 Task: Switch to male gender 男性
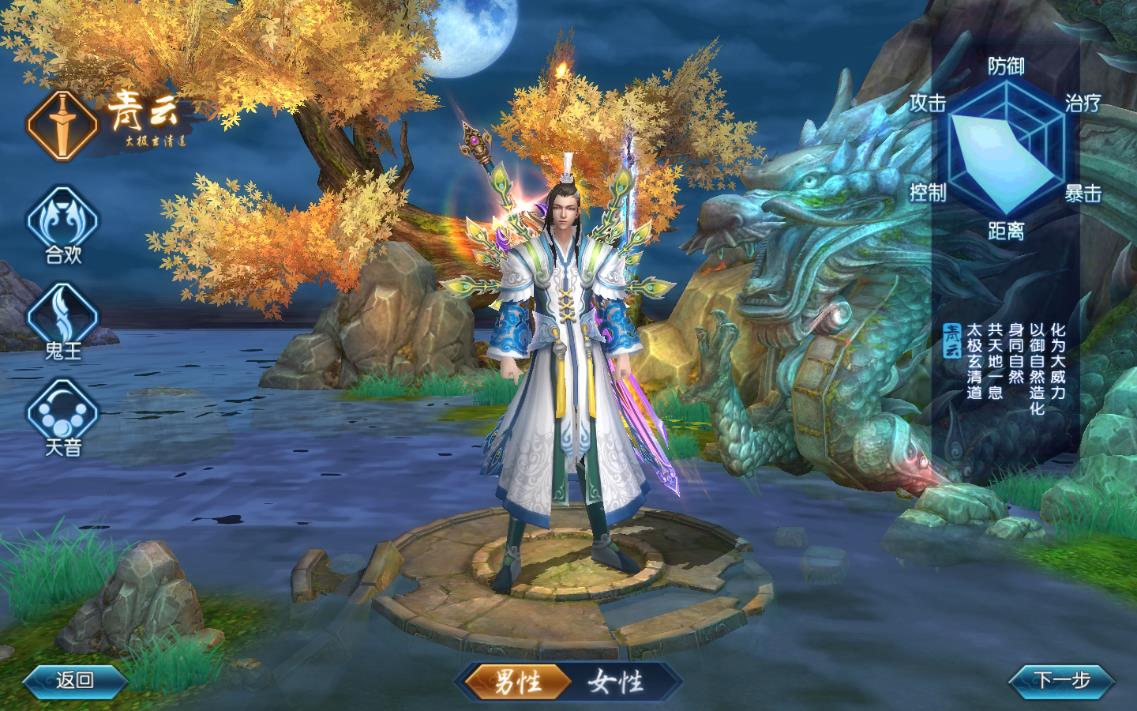tap(518, 682)
